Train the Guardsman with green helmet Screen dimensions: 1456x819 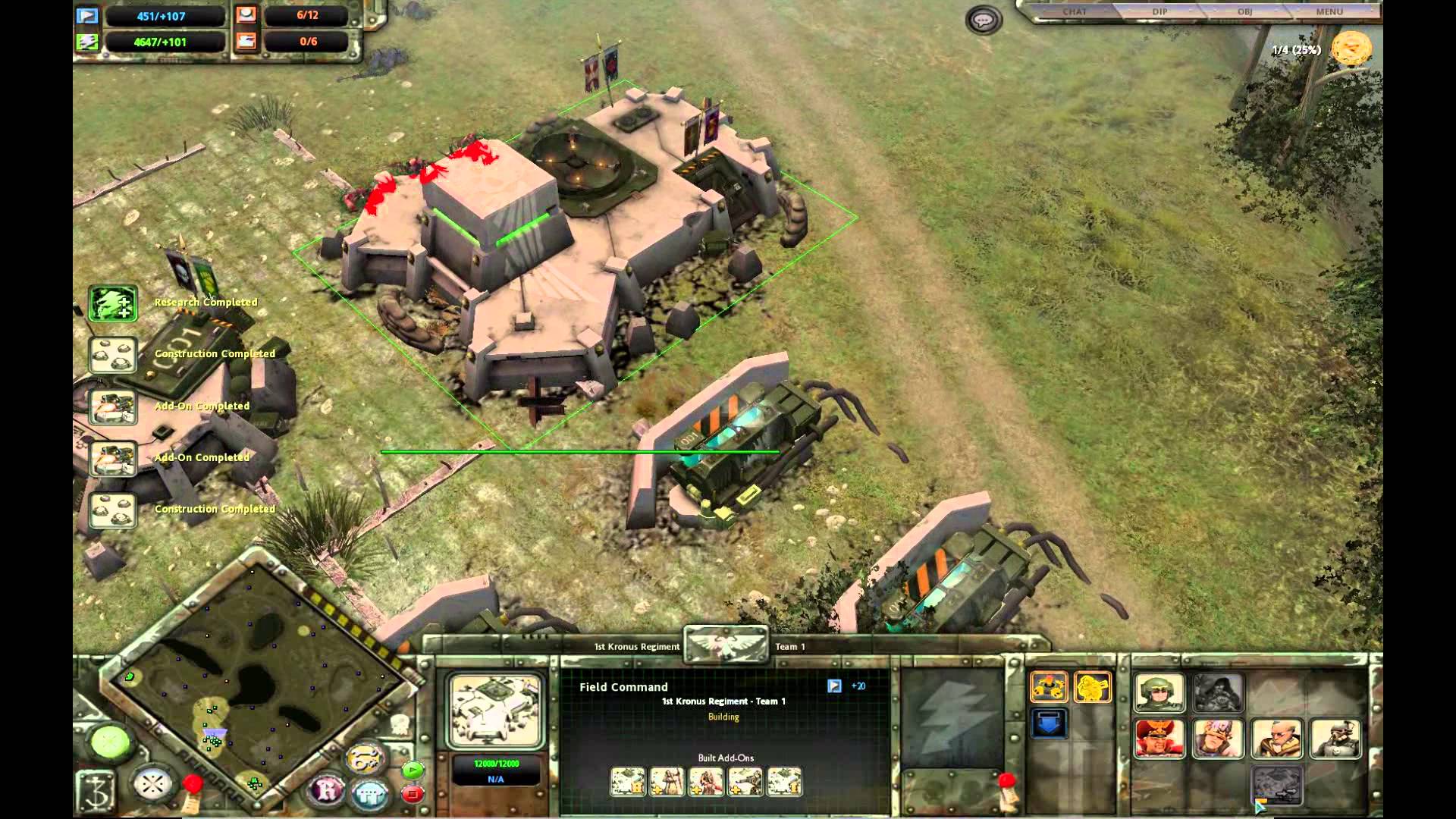click(1159, 692)
